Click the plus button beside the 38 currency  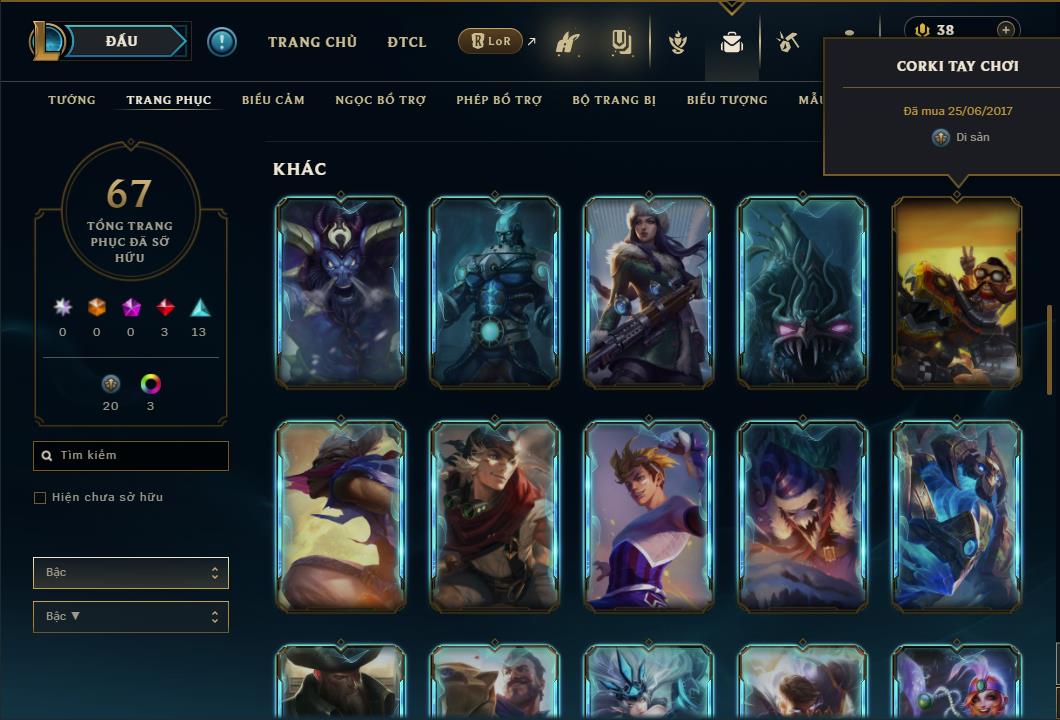click(x=1005, y=30)
